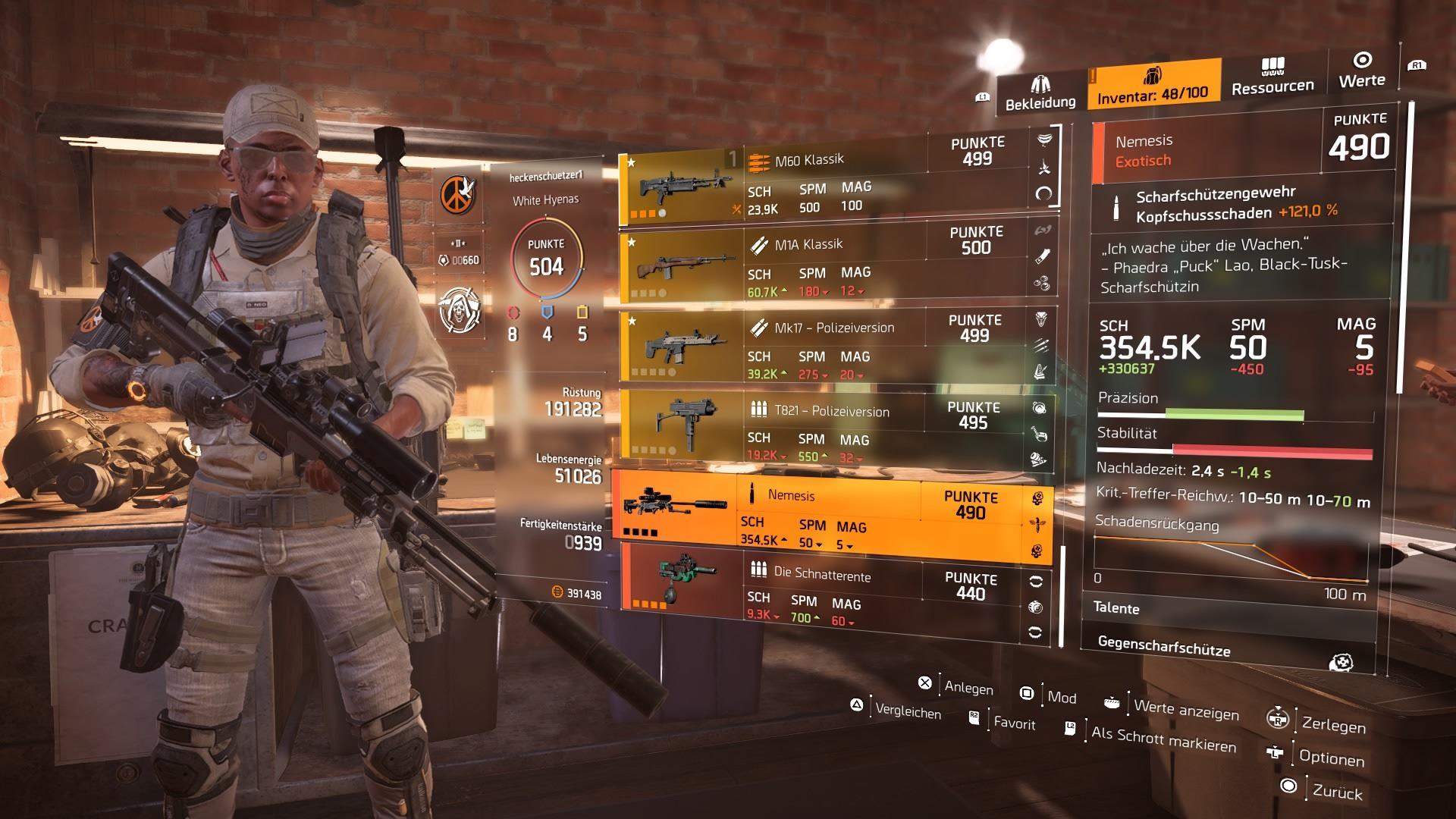Screen dimensions: 1456x819
Task: Choose Als Schrott markieren
Action: [1163, 738]
